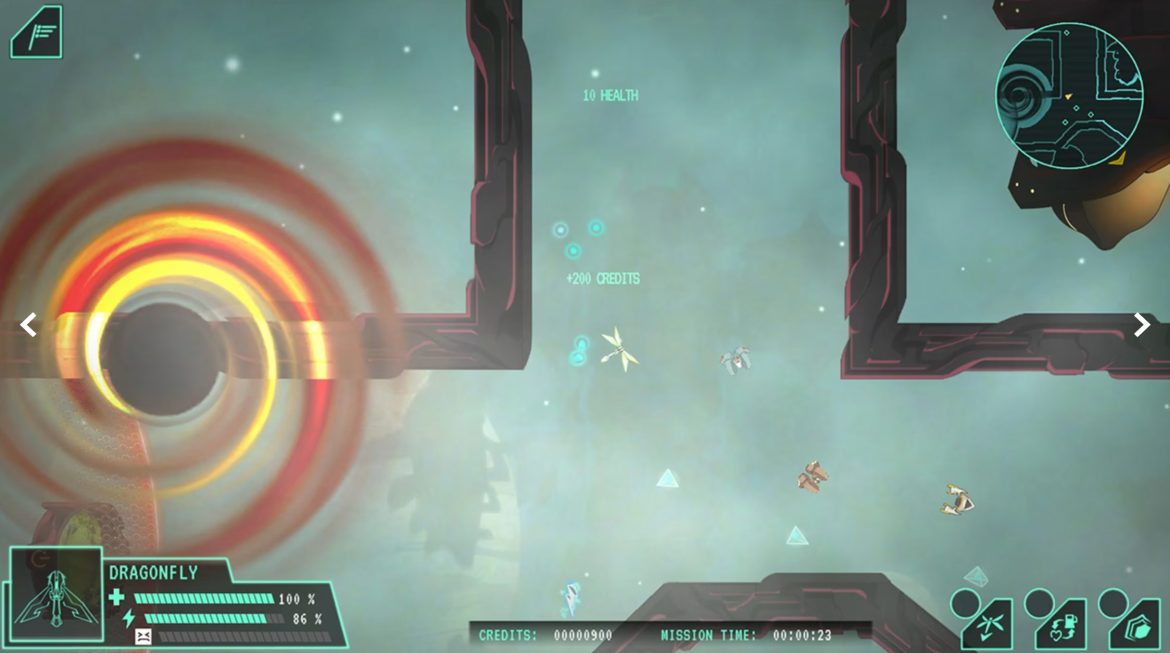Select the Dragonfly ship portrait
This screenshot has width=1170, height=653.
(56, 595)
